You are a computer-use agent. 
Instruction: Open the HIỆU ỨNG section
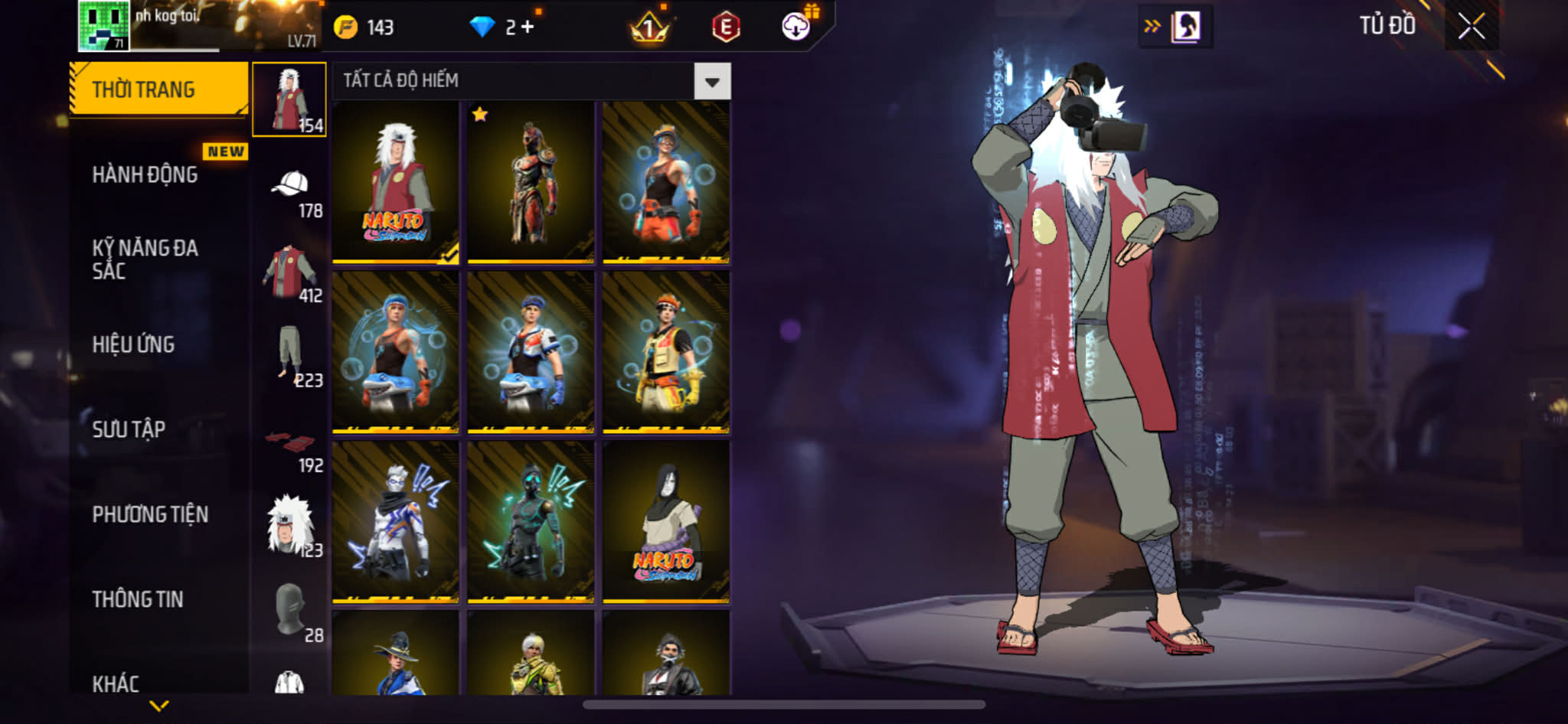click(134, 344)
